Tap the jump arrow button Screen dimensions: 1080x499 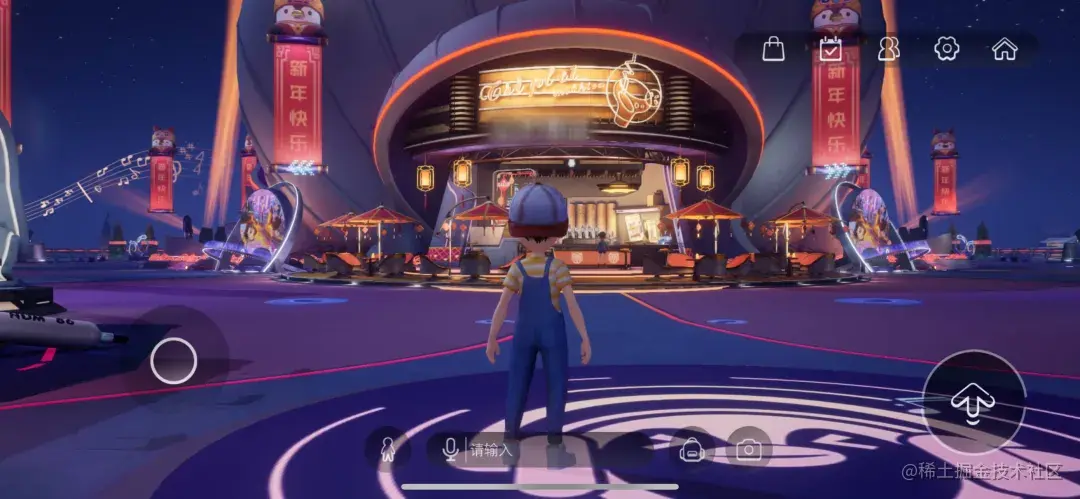[x=973, y=402]
